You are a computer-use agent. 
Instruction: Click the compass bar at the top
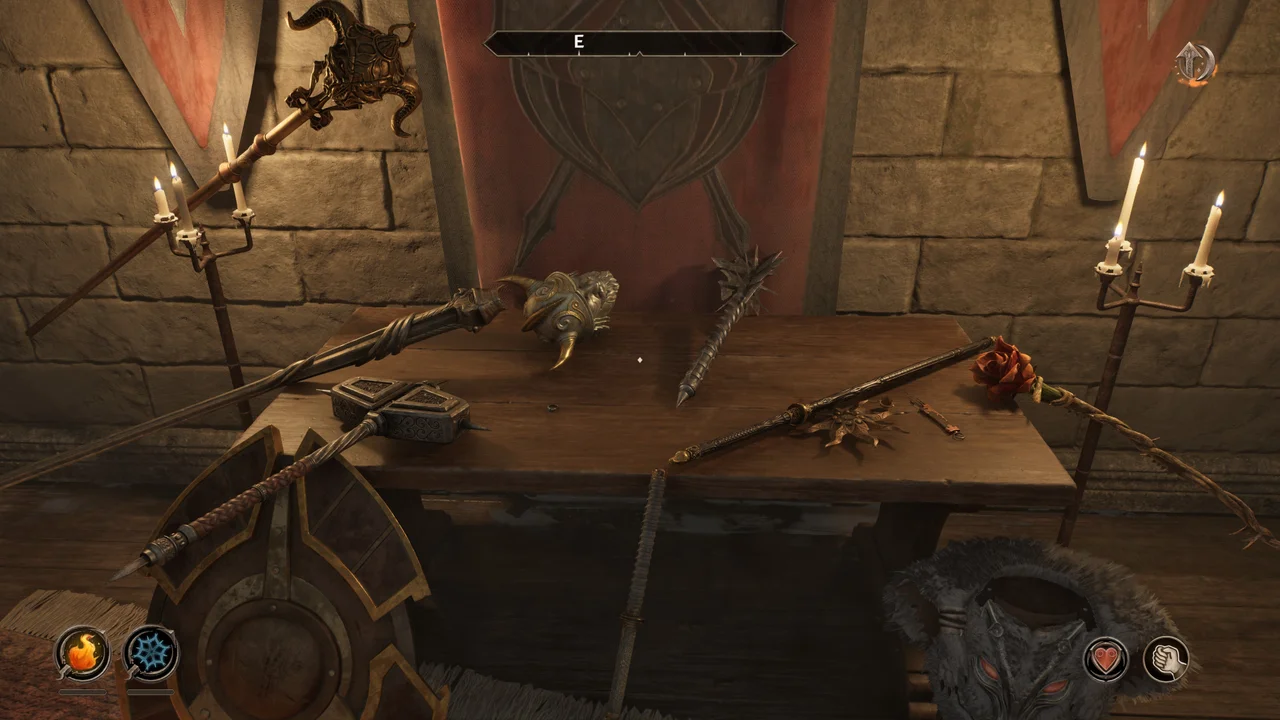(x=638, y=42)
